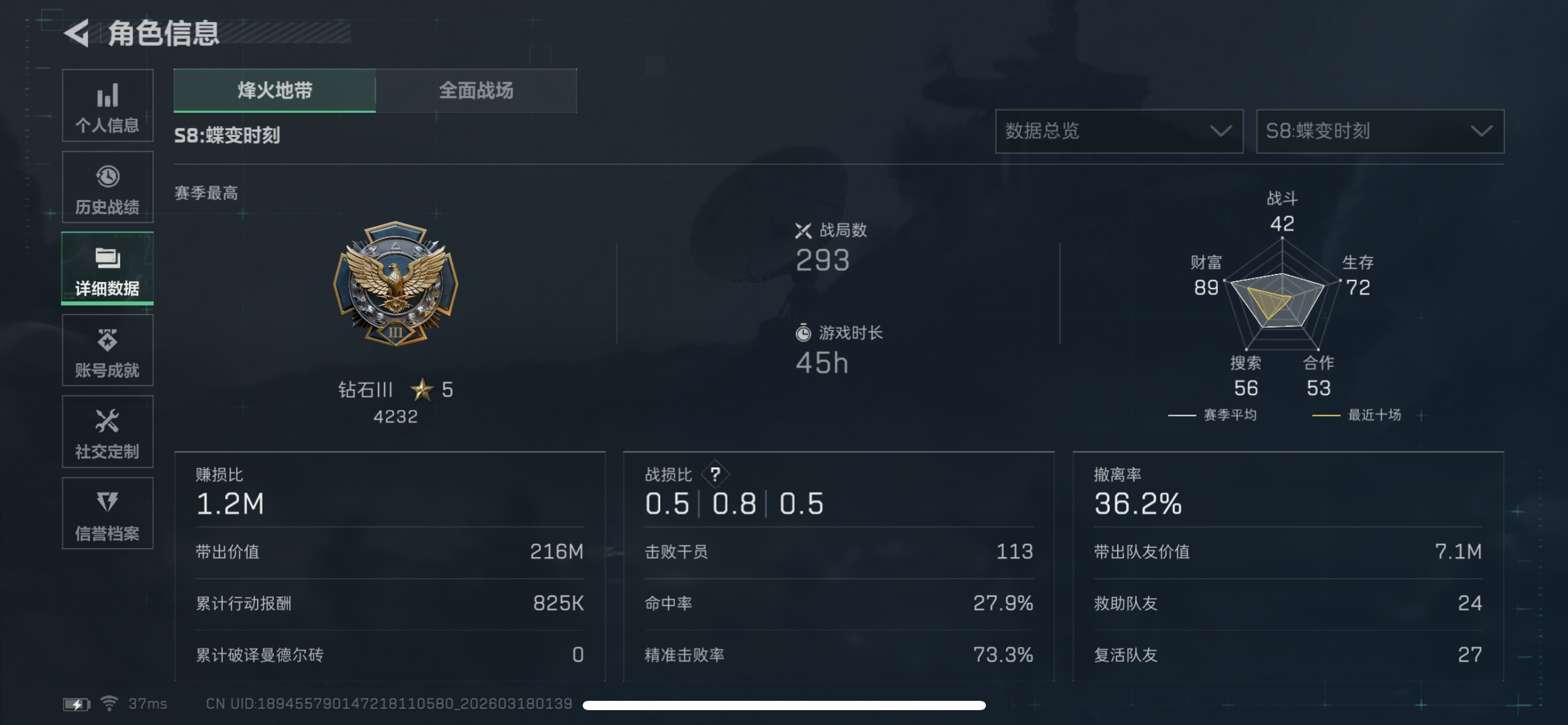
Task: Open the 社交定制 customization panel
Action: pyautogui.click(x=107, y=432)
